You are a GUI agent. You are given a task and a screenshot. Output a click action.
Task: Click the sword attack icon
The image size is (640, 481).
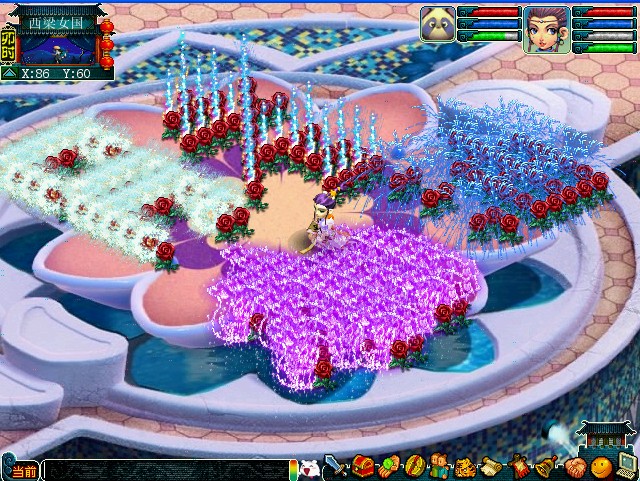pyautogui.click(x=336, y=466)
